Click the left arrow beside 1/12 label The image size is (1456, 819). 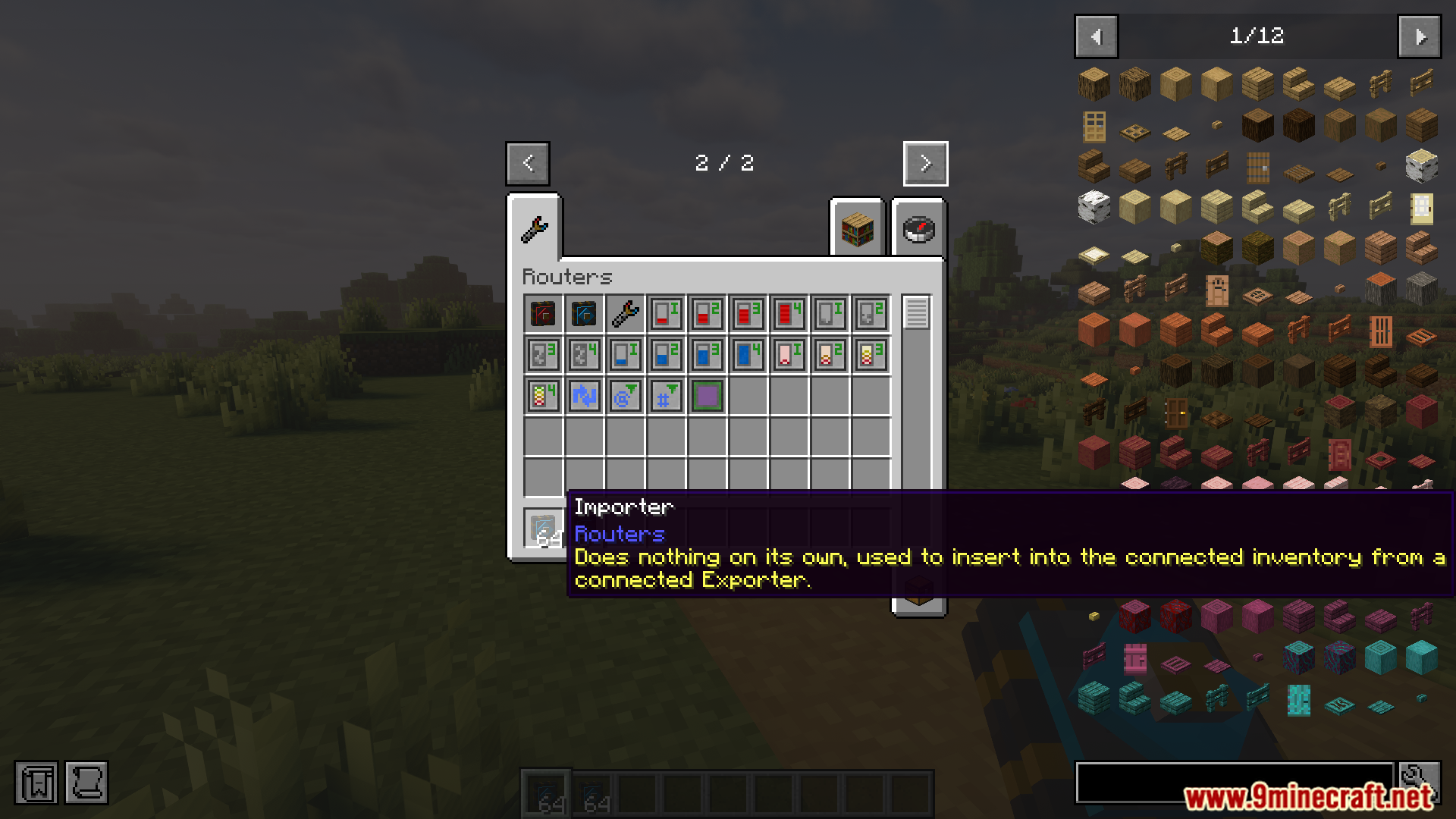click(1095, 36)
